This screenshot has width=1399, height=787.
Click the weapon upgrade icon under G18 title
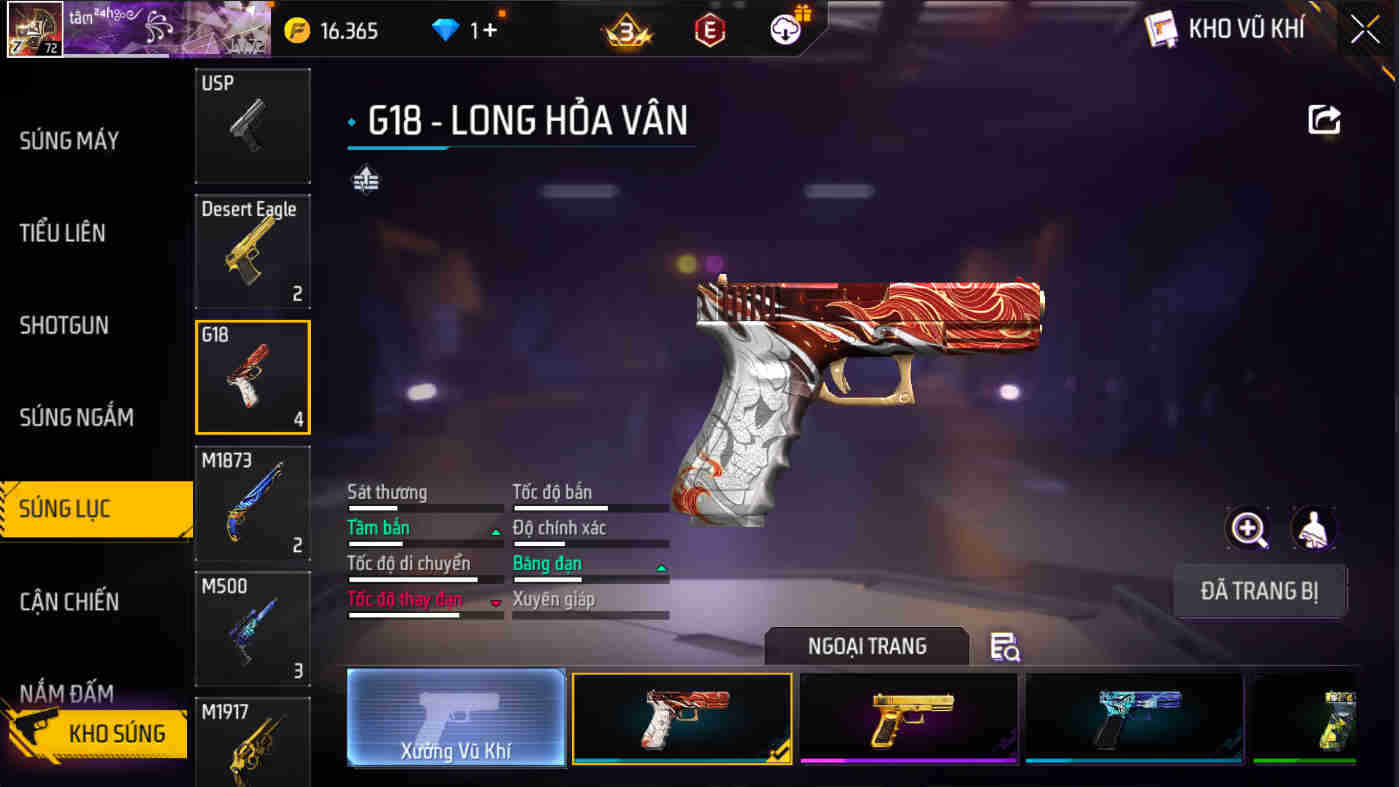coord(366,181)
